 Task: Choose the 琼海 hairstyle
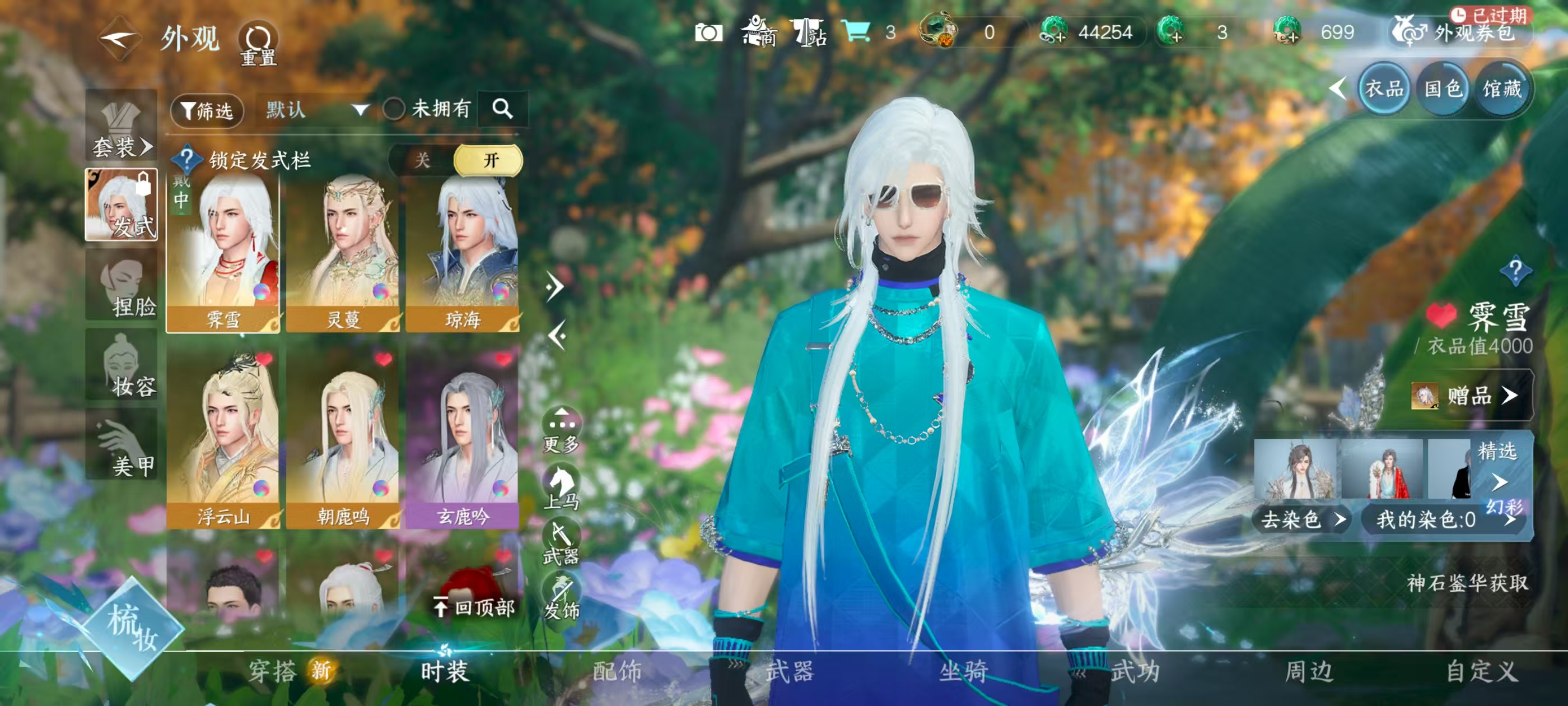[463, 253]
